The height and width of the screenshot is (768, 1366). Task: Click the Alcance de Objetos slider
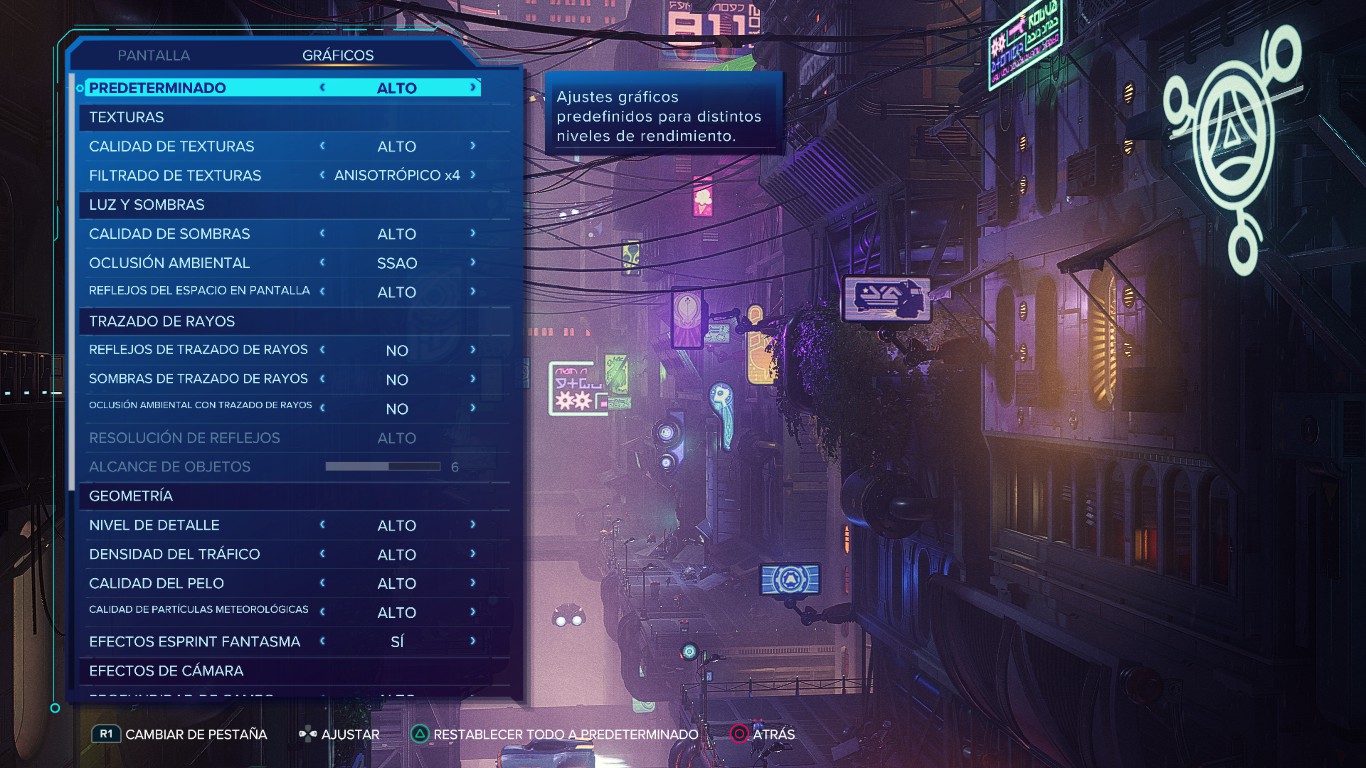tap(383, 467)
